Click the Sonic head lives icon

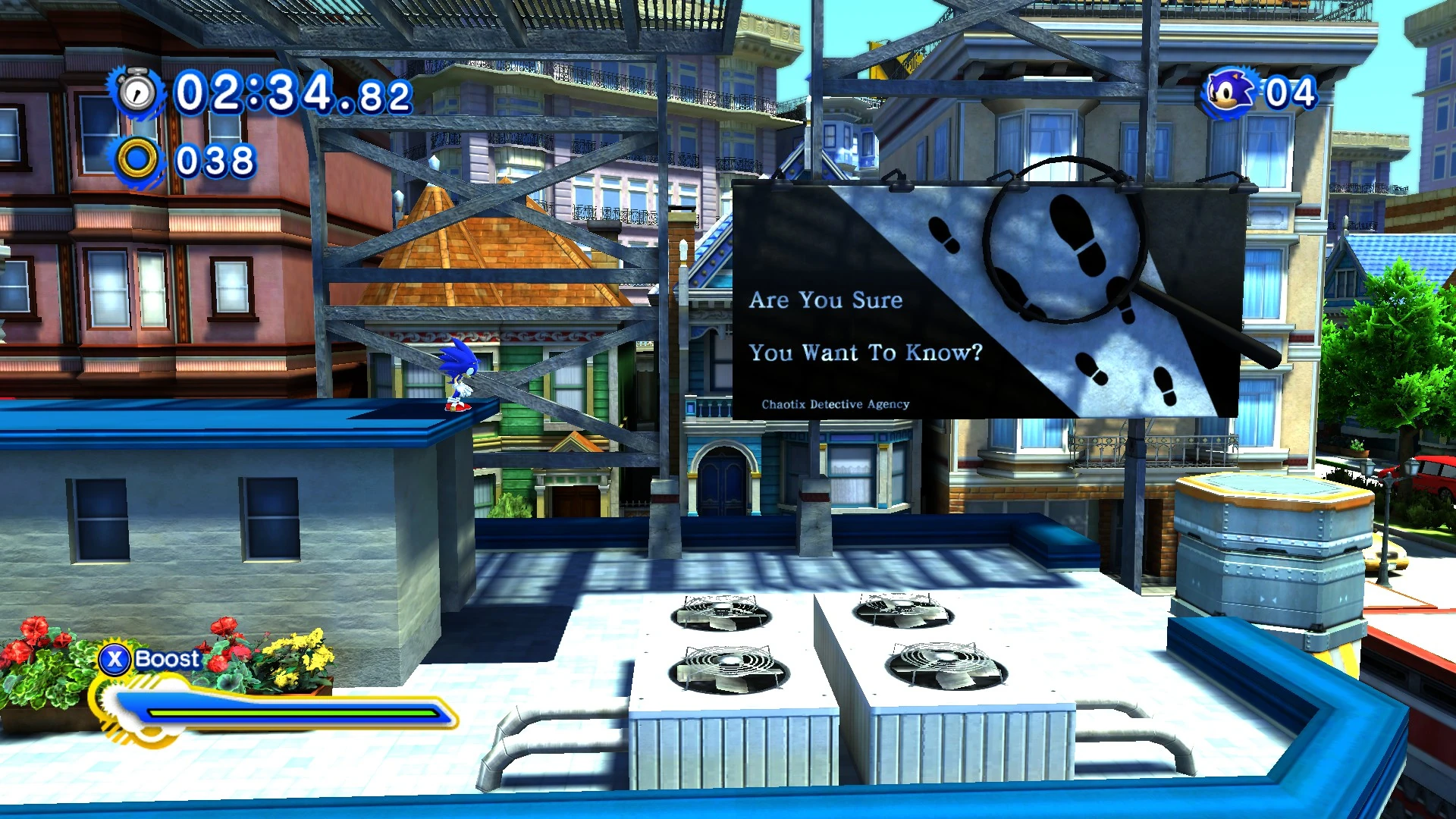(x=1228, y=93)
